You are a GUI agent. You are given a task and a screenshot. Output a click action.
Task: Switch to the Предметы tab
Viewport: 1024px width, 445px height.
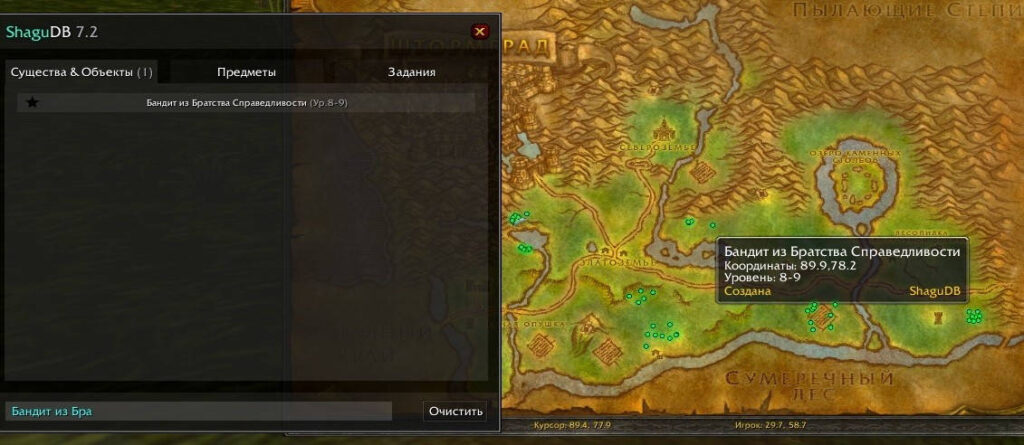point(246,72)
